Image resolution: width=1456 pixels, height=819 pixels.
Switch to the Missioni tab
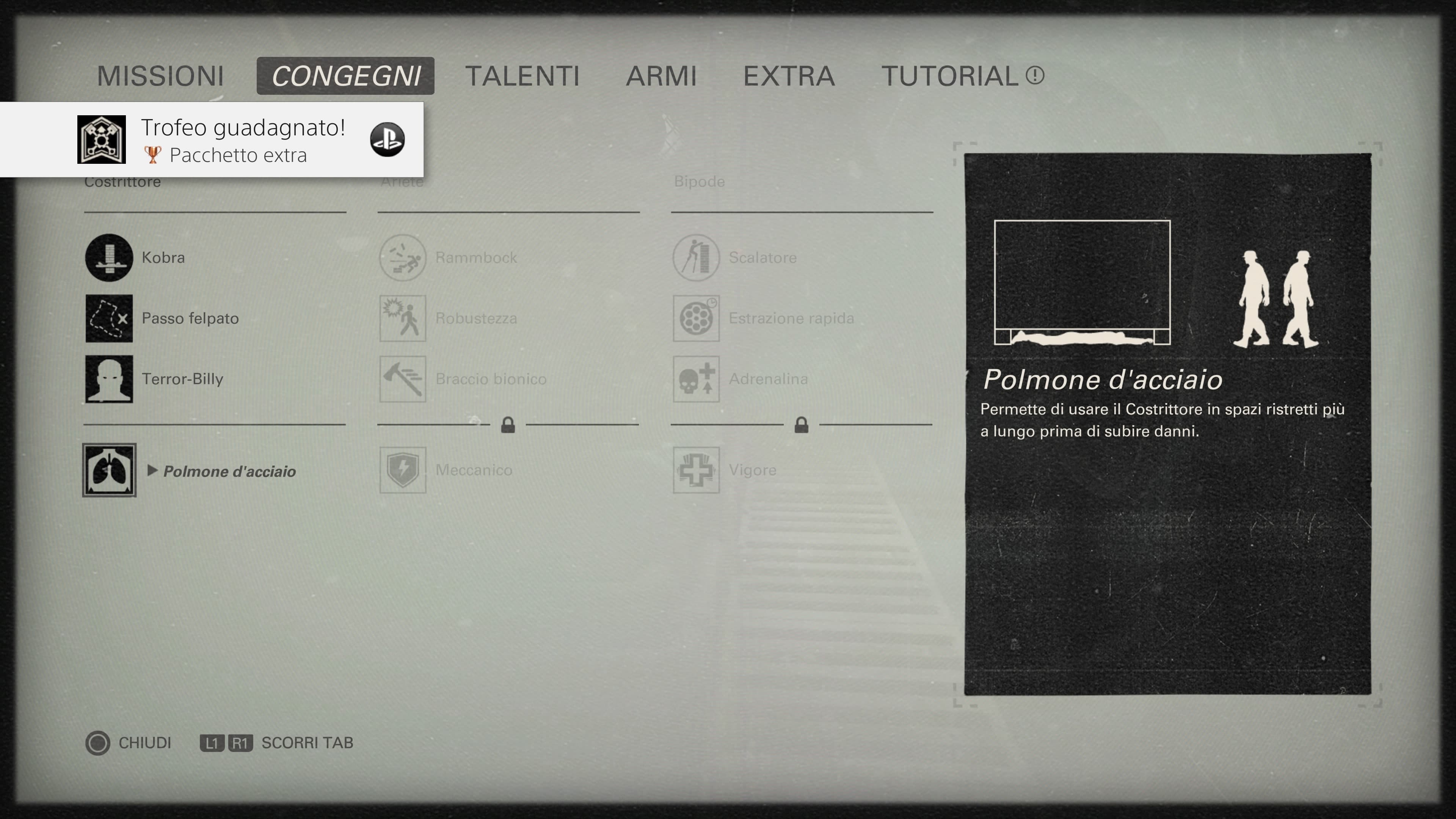point(160,76)
